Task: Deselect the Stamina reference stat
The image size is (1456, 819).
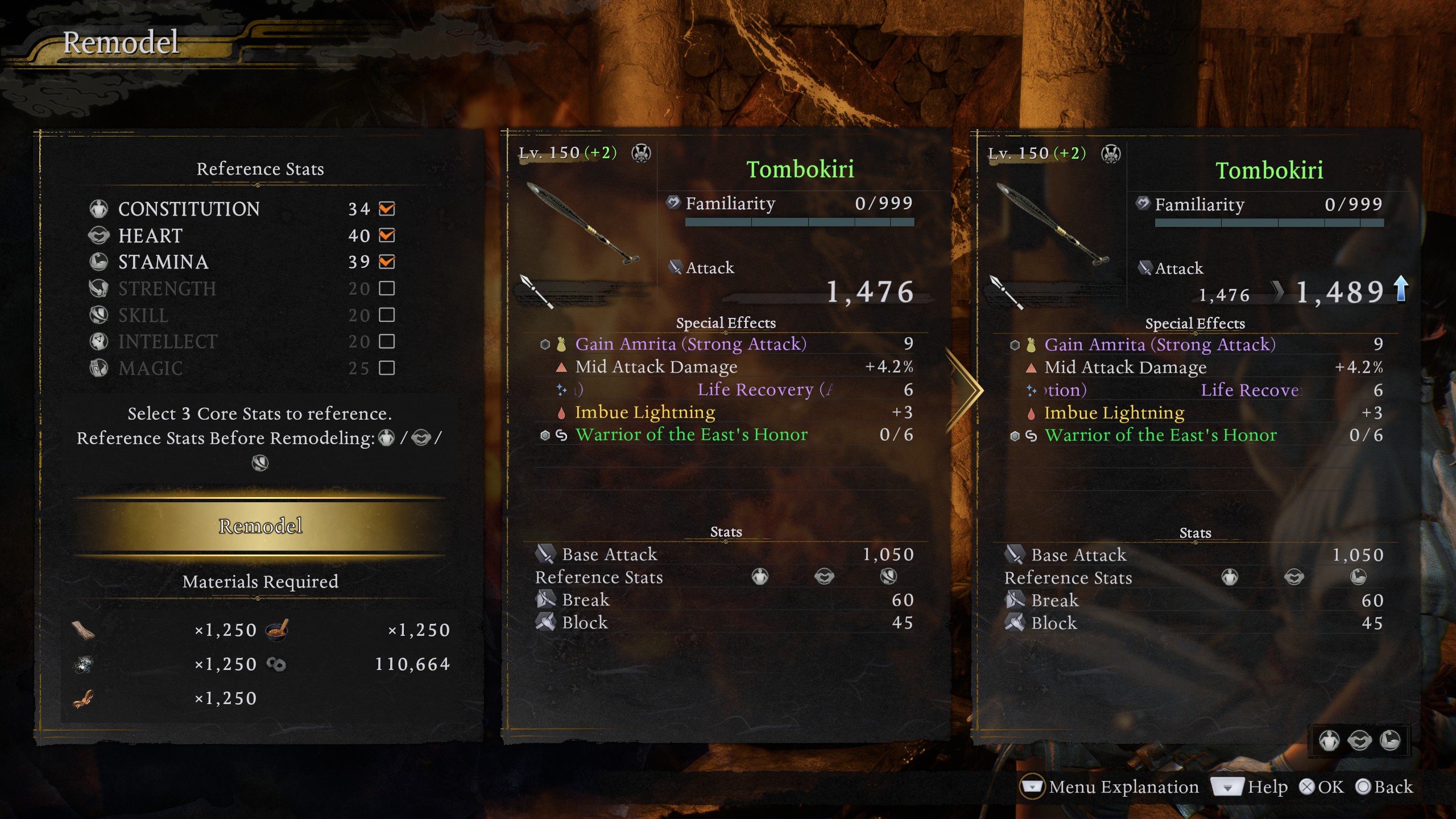Action: [x=387, y=262]
